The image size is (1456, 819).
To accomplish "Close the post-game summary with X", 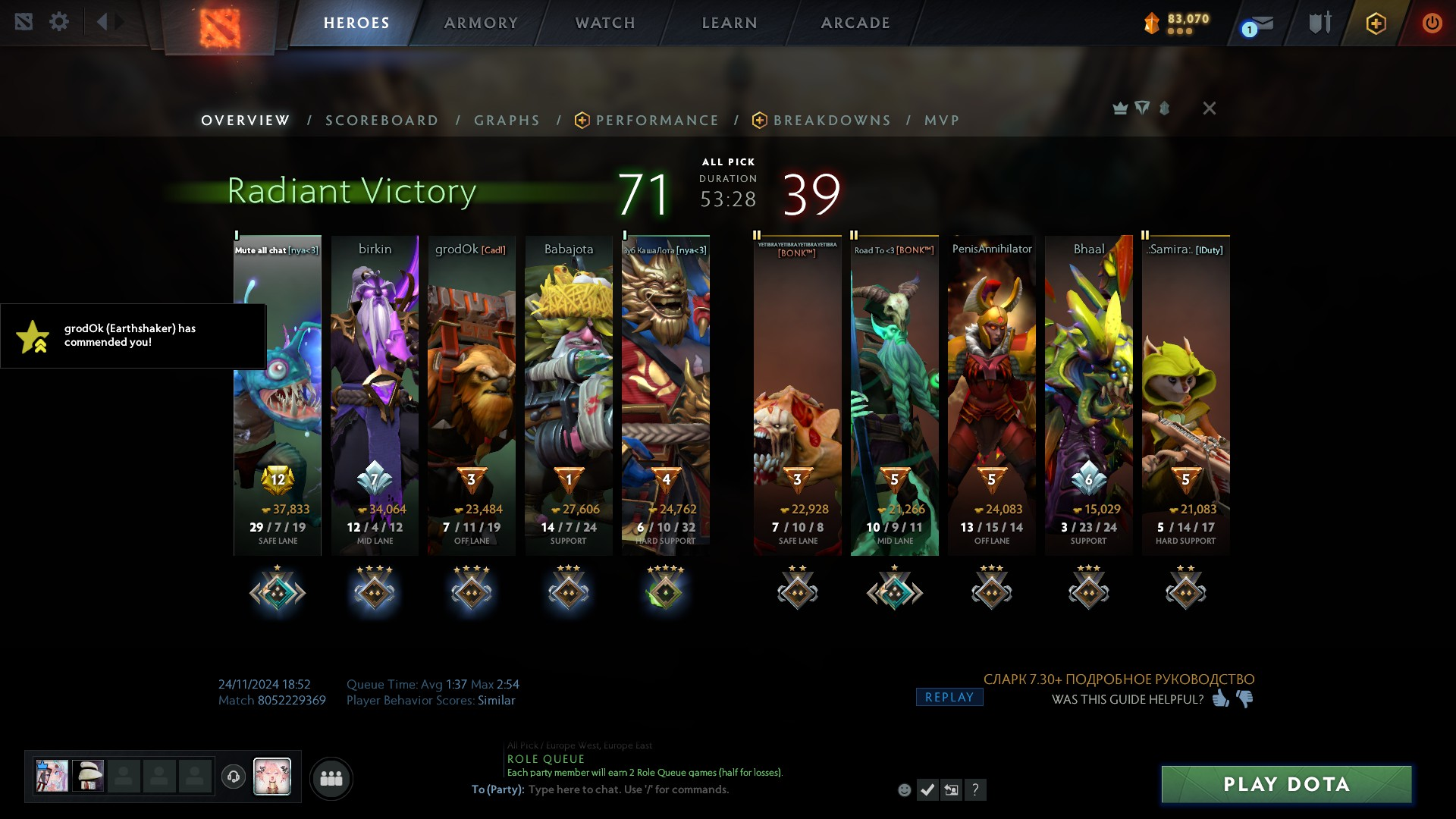I will click(x=1210, y=108).
